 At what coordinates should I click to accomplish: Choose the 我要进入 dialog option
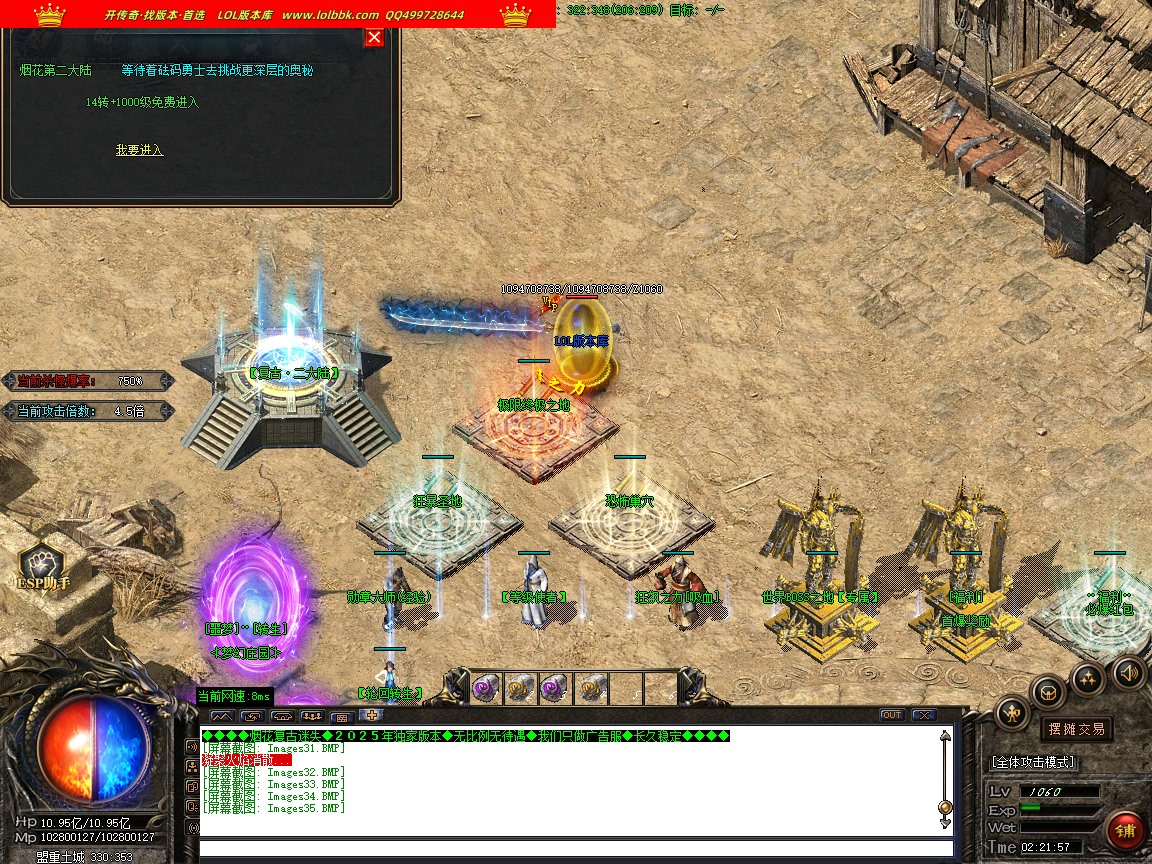(139, 150)
